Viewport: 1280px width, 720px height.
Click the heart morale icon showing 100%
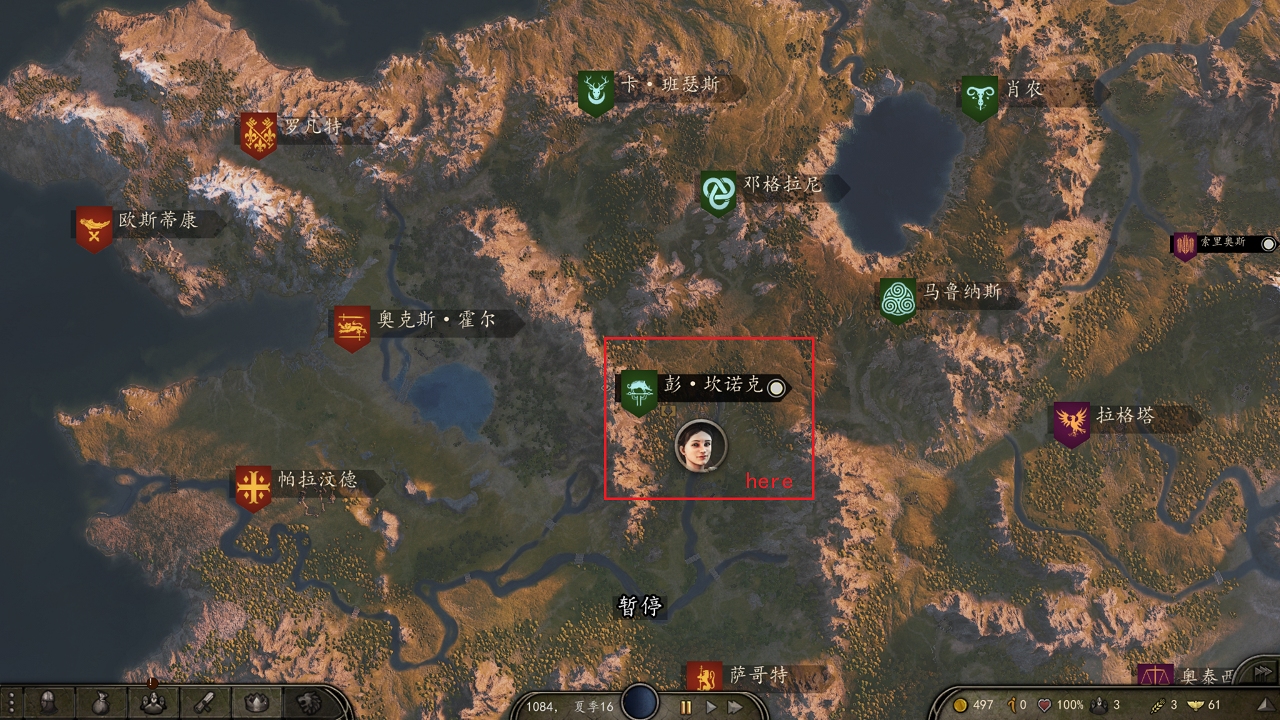(1043, 705)
